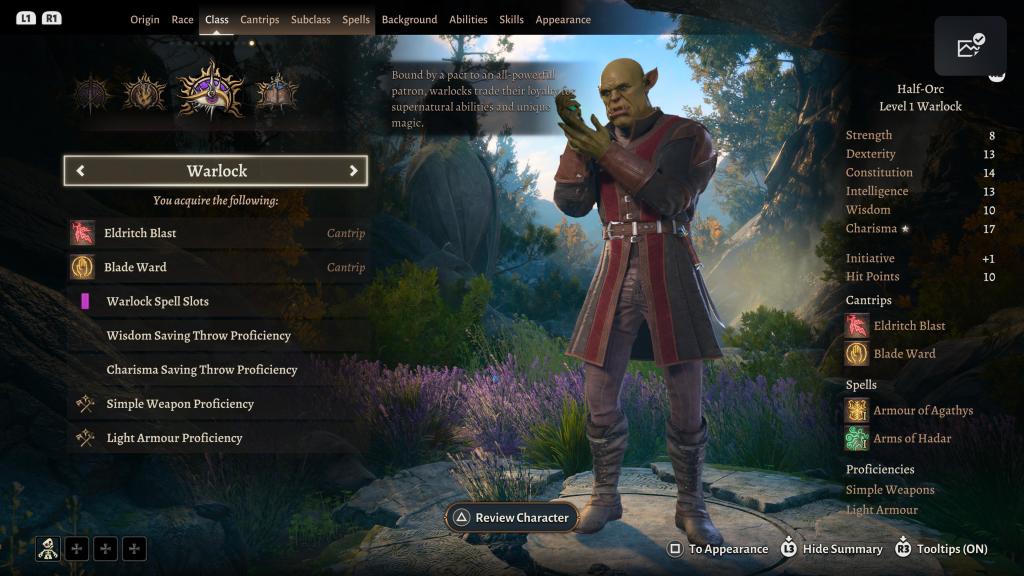Switch to the Background tab
The image size is (1024, 576).
[409, 20]
